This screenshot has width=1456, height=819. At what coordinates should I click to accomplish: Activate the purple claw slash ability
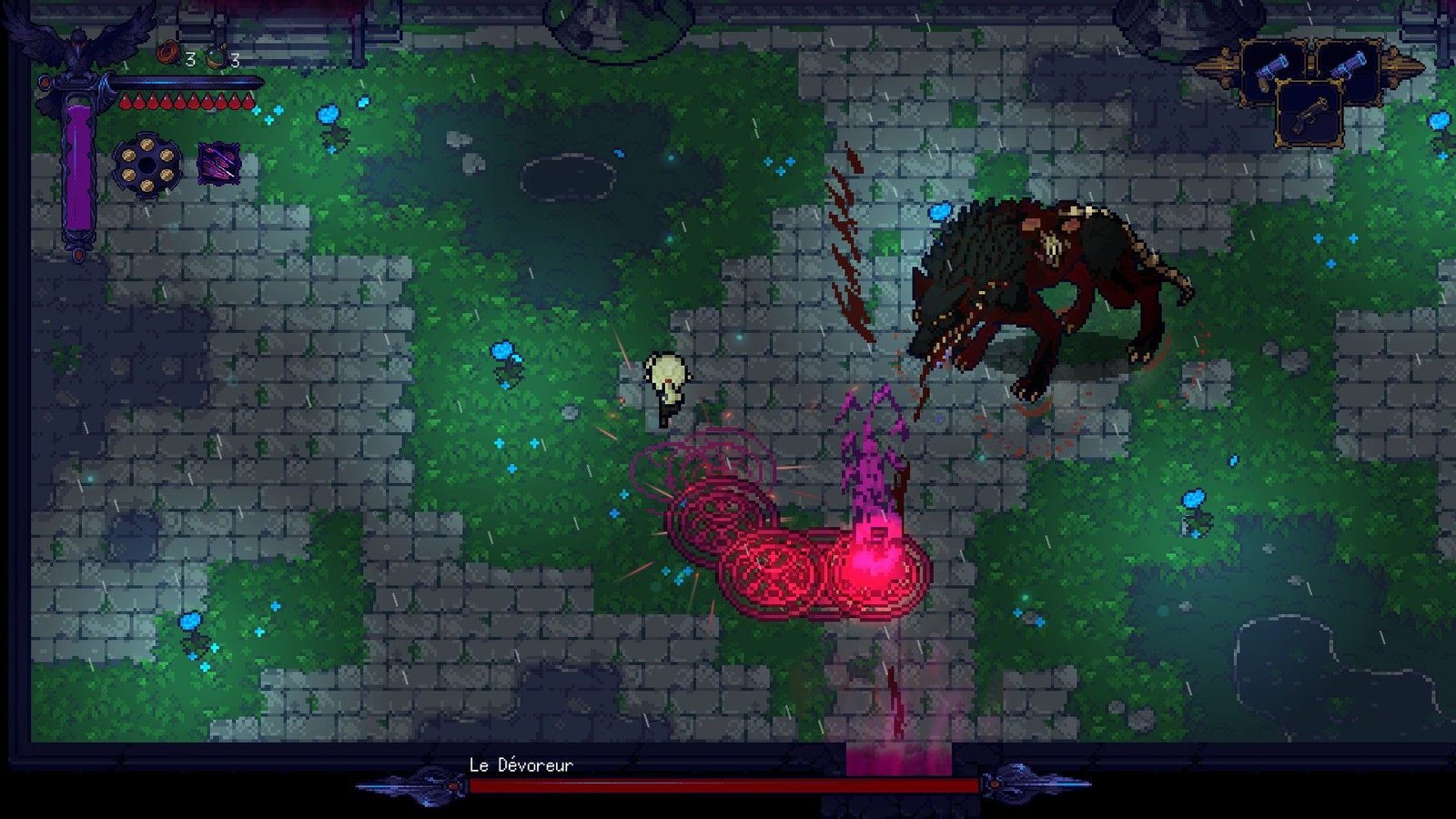click(219, 164)
